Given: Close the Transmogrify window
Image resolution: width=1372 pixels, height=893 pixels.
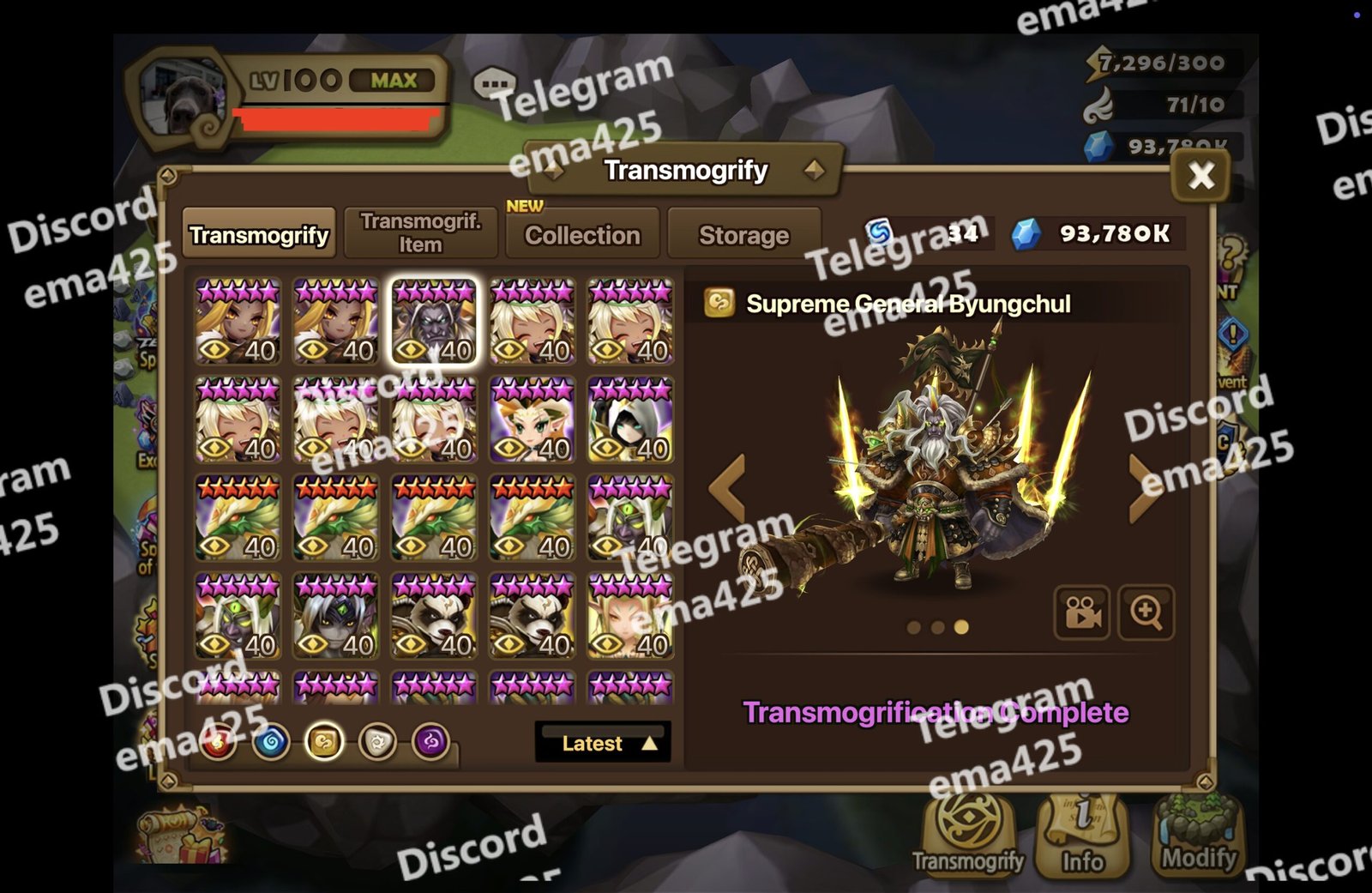Looking at the screenshot, I should [1200, 176].
